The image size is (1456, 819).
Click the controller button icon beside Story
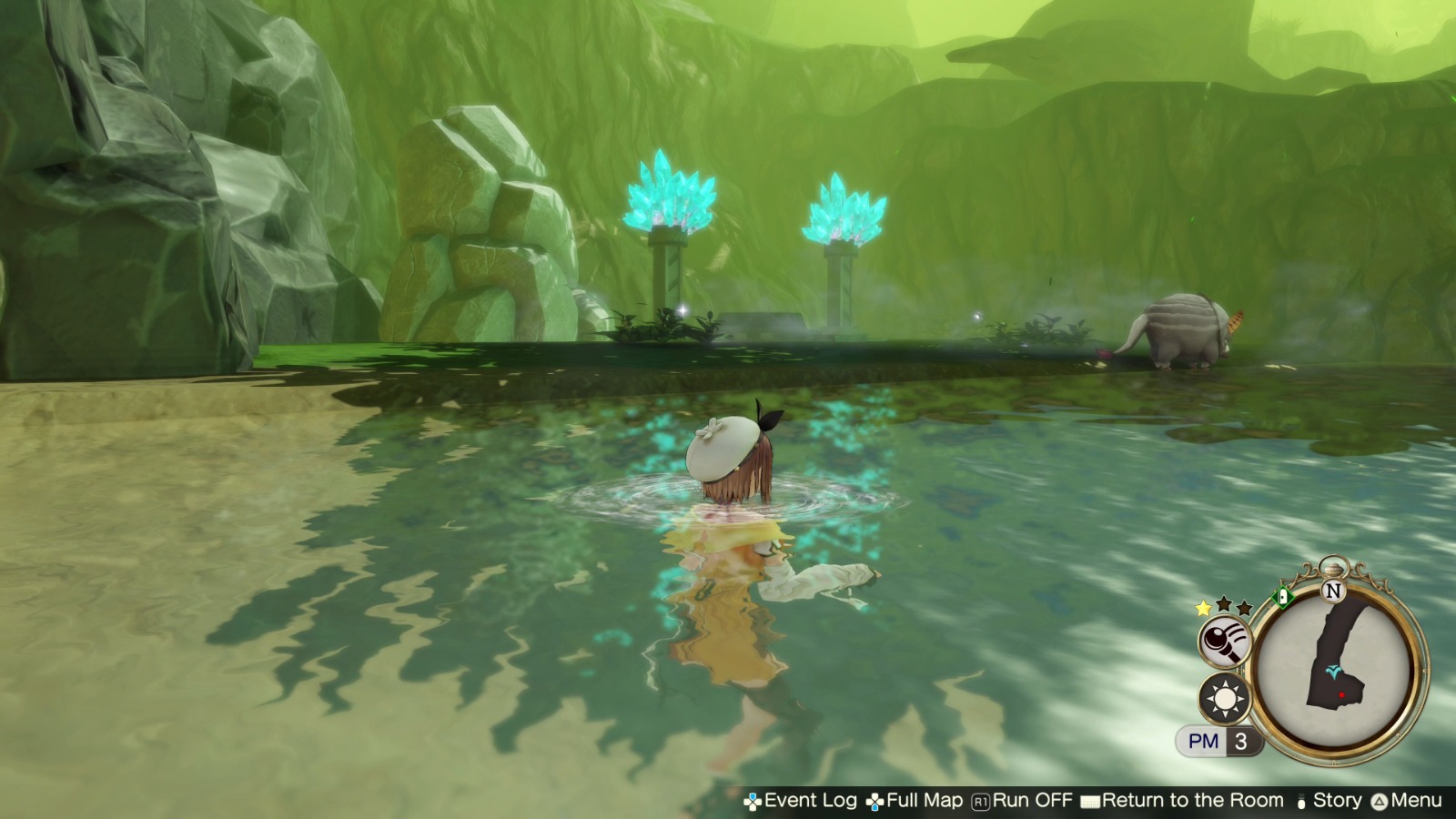pyautogui.click(x=1300, y=801)
